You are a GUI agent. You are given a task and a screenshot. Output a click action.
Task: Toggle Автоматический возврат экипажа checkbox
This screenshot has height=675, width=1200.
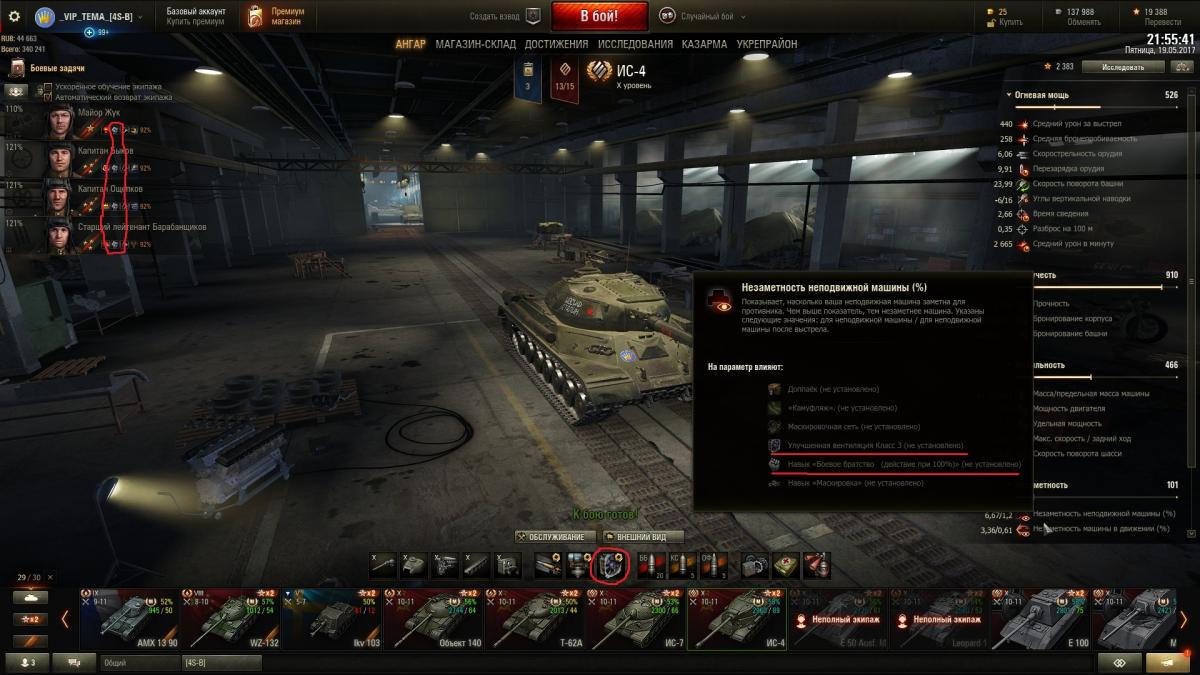coord(46,97)
